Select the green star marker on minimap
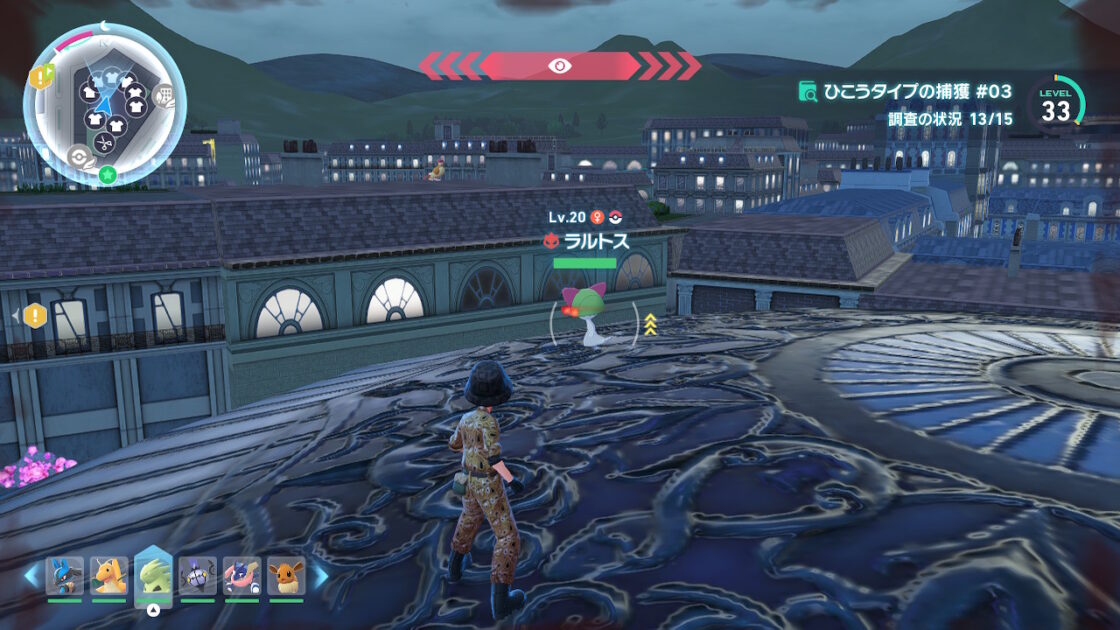The width and height of the screenshot is (1120, 630). tap(107, 176)
